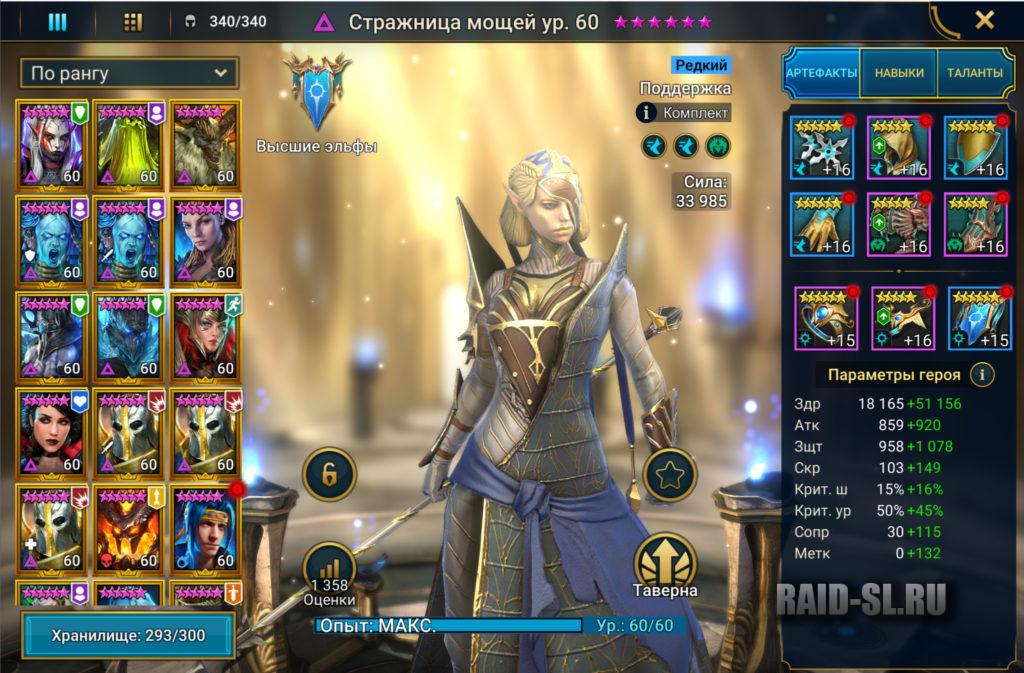The image size is (1024, 673).
Task: Choose the ring accessory slot
Action: [x=826, y=318]
